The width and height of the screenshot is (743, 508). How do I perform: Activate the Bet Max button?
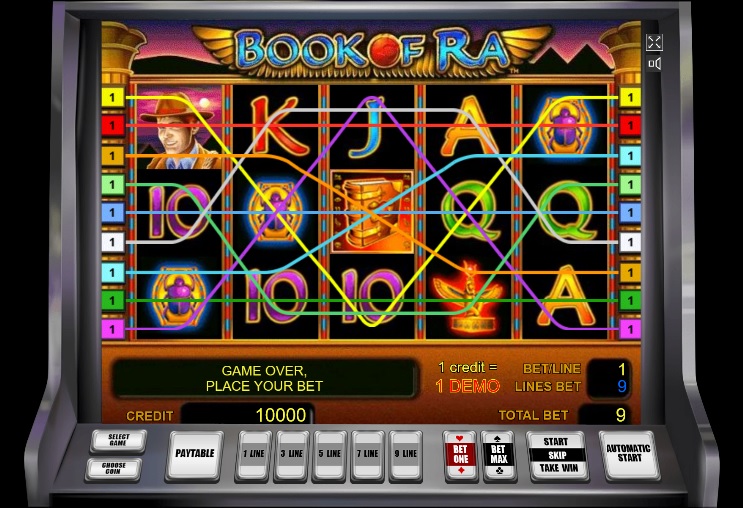point(498,455)
